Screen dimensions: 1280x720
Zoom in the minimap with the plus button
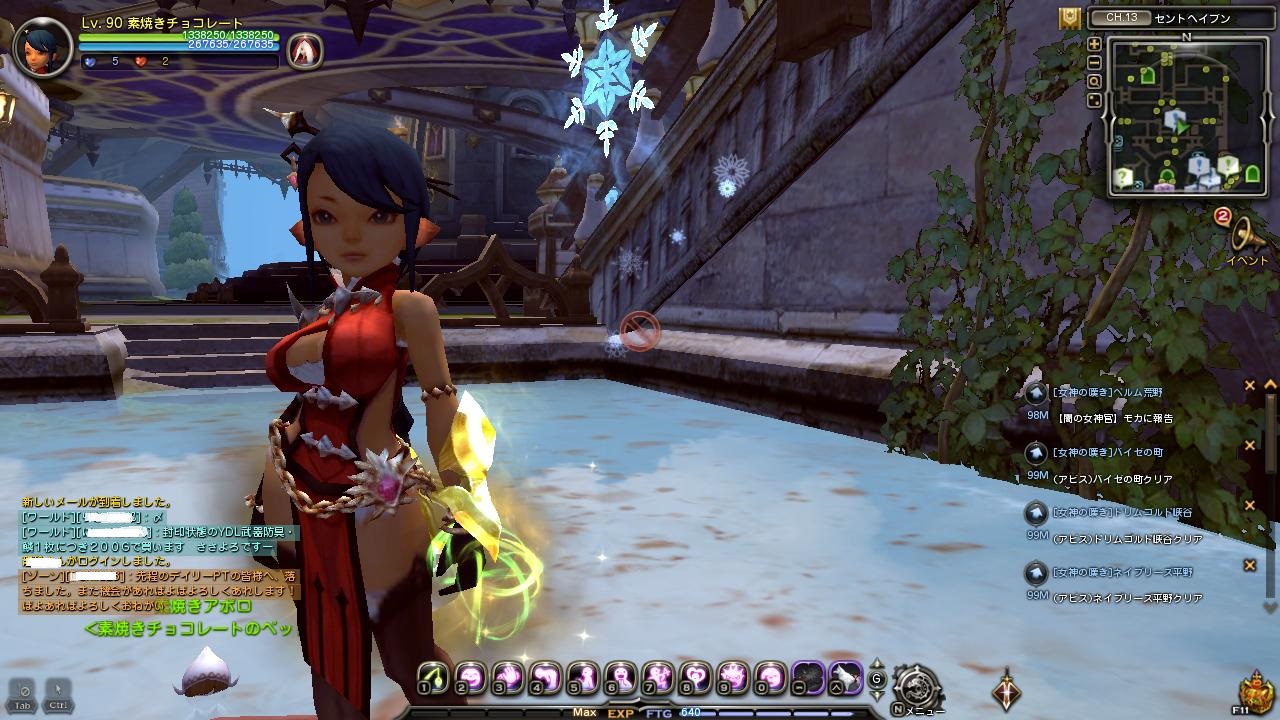[x=1094, y=44]
